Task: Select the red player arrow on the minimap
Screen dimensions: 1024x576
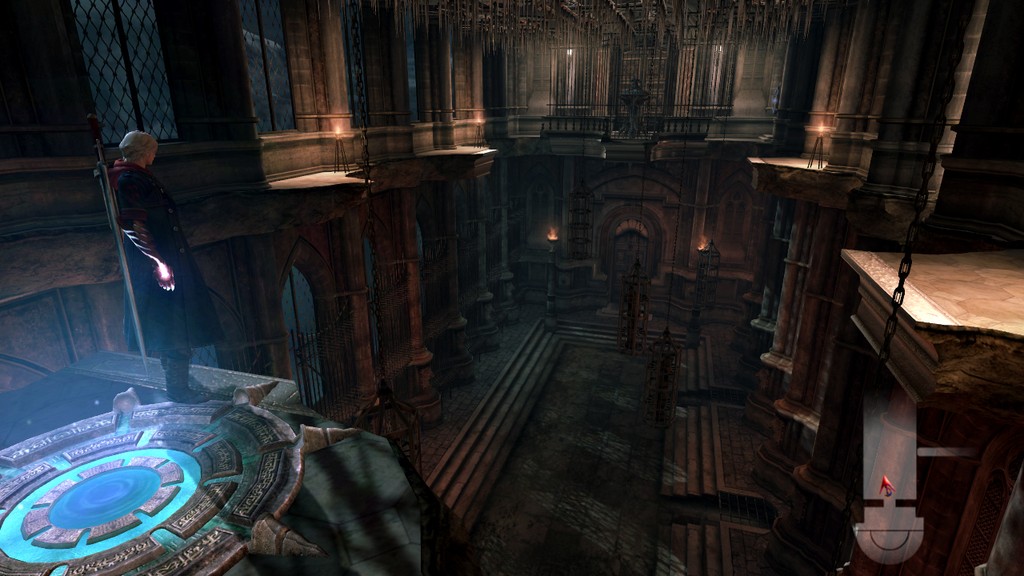Action: click(x=886, y=486)
